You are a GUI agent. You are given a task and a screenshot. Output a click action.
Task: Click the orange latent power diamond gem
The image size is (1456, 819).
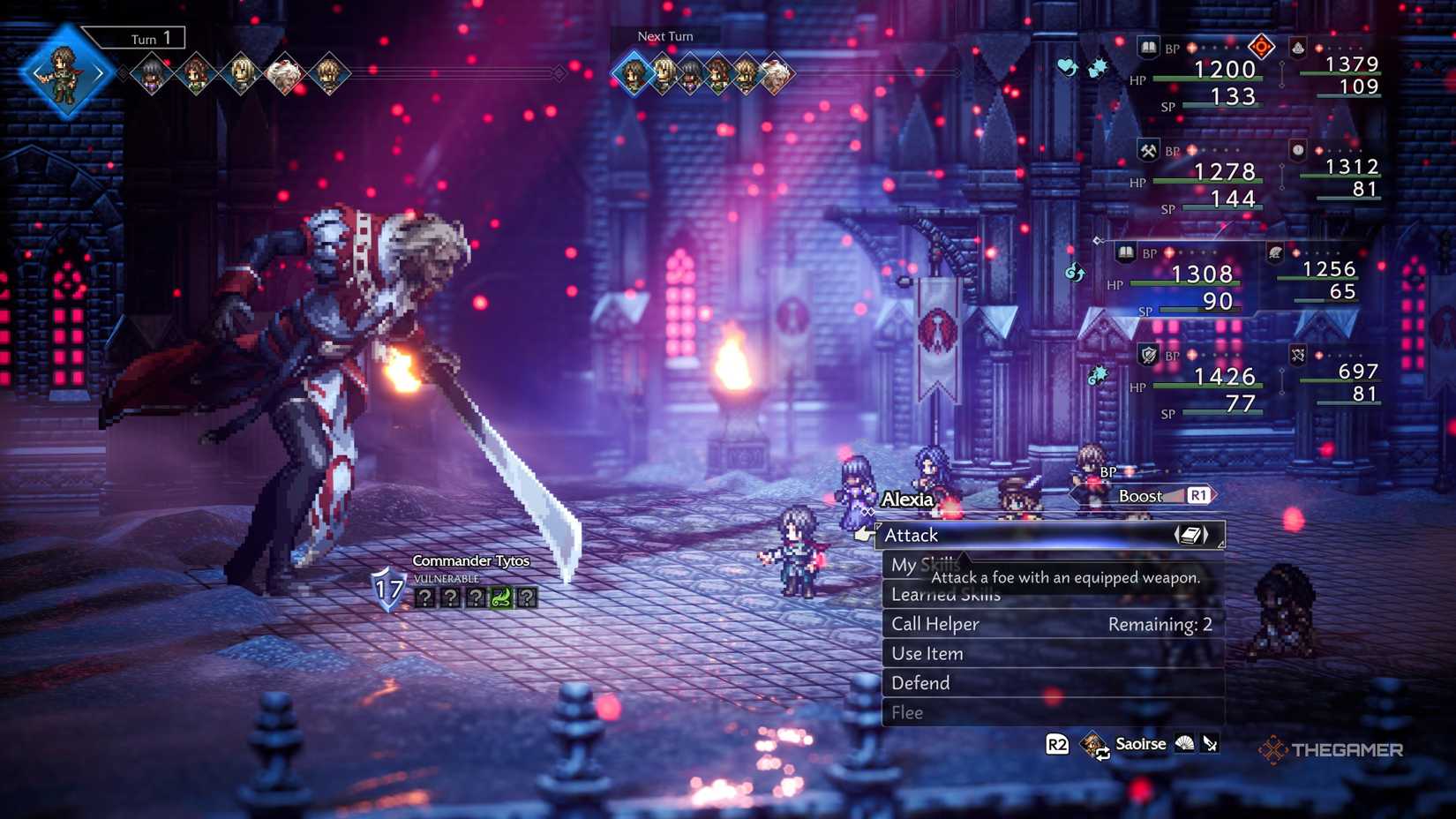[1262, 46]
